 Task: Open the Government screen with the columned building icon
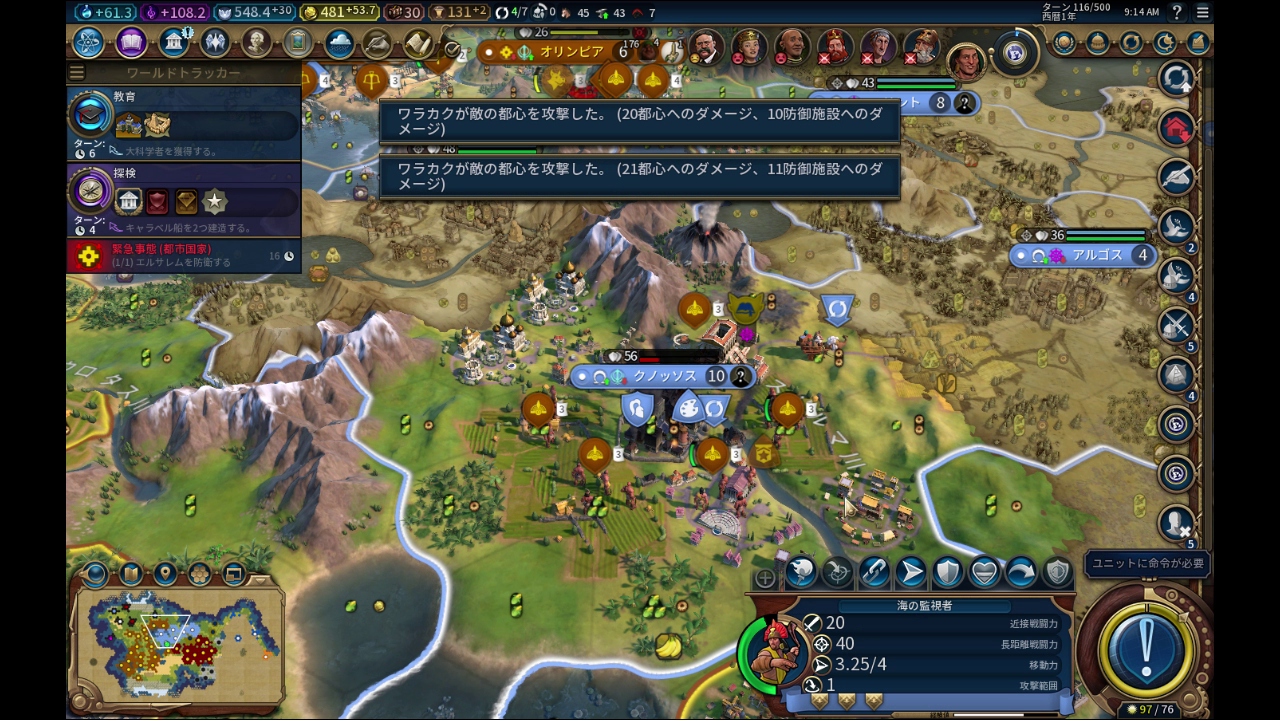point(174,43)
